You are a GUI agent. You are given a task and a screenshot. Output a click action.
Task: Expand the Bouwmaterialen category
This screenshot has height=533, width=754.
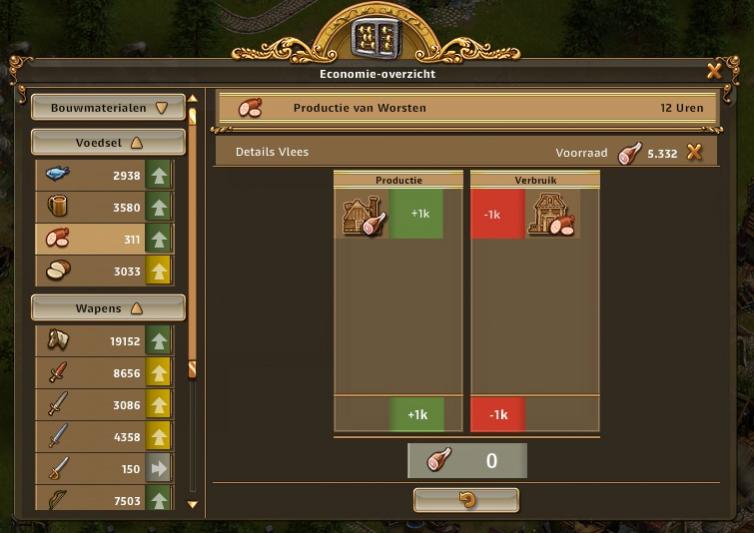[108, 108]
